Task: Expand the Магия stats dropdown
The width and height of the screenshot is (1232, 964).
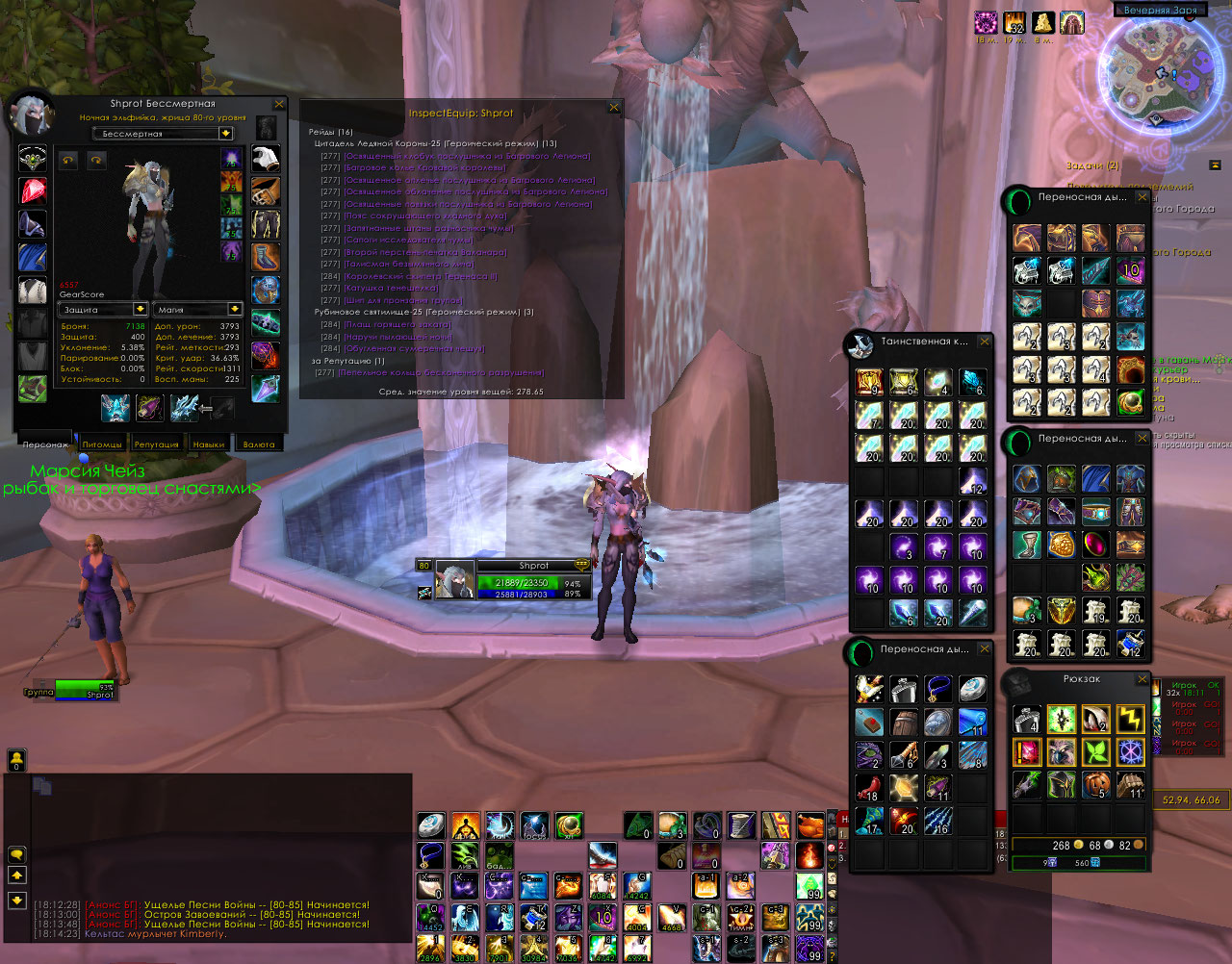Action: (x=235, y=310)
